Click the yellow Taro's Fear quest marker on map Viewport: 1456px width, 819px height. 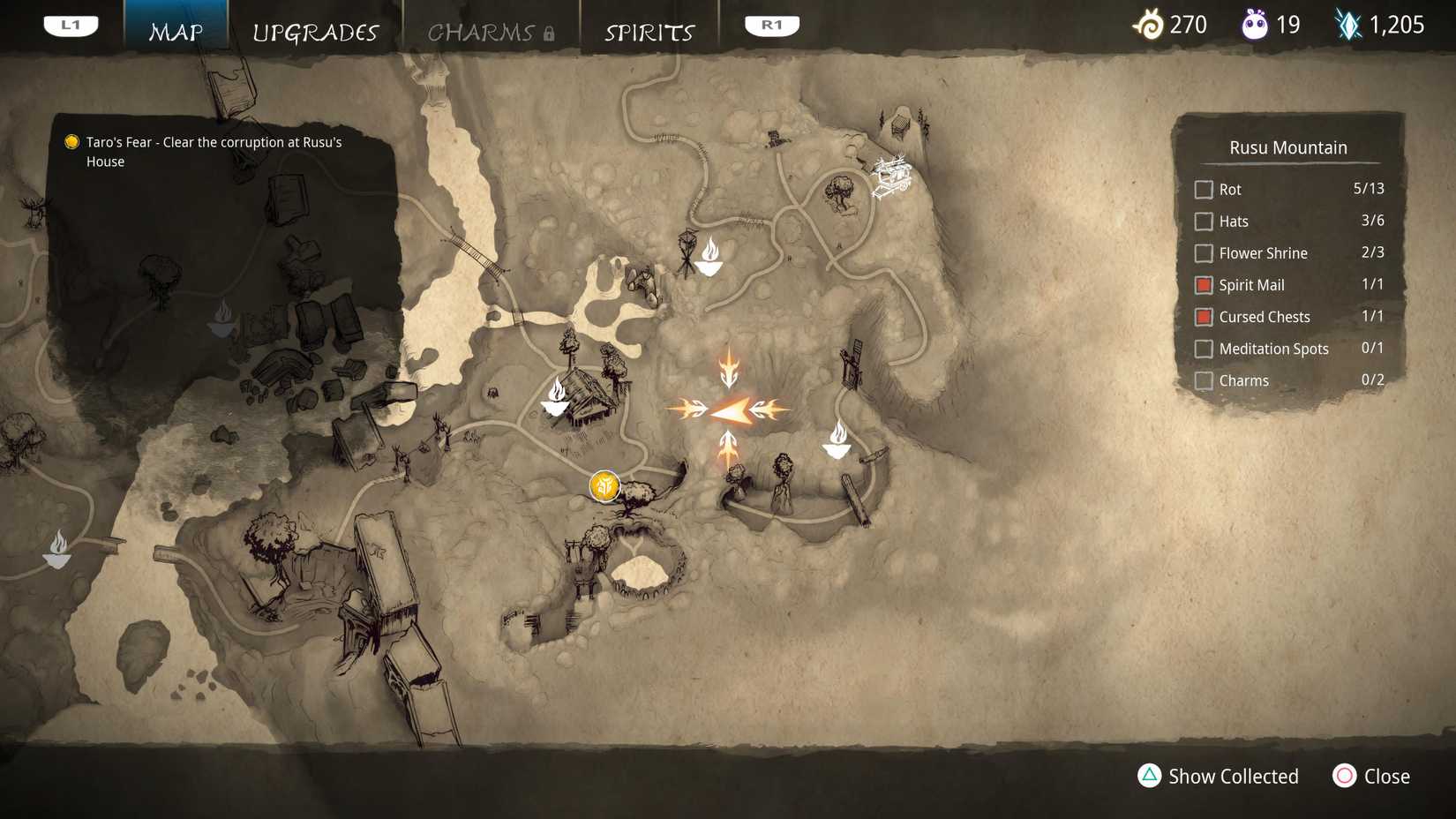pyautogui.click(x=604, y=485)
